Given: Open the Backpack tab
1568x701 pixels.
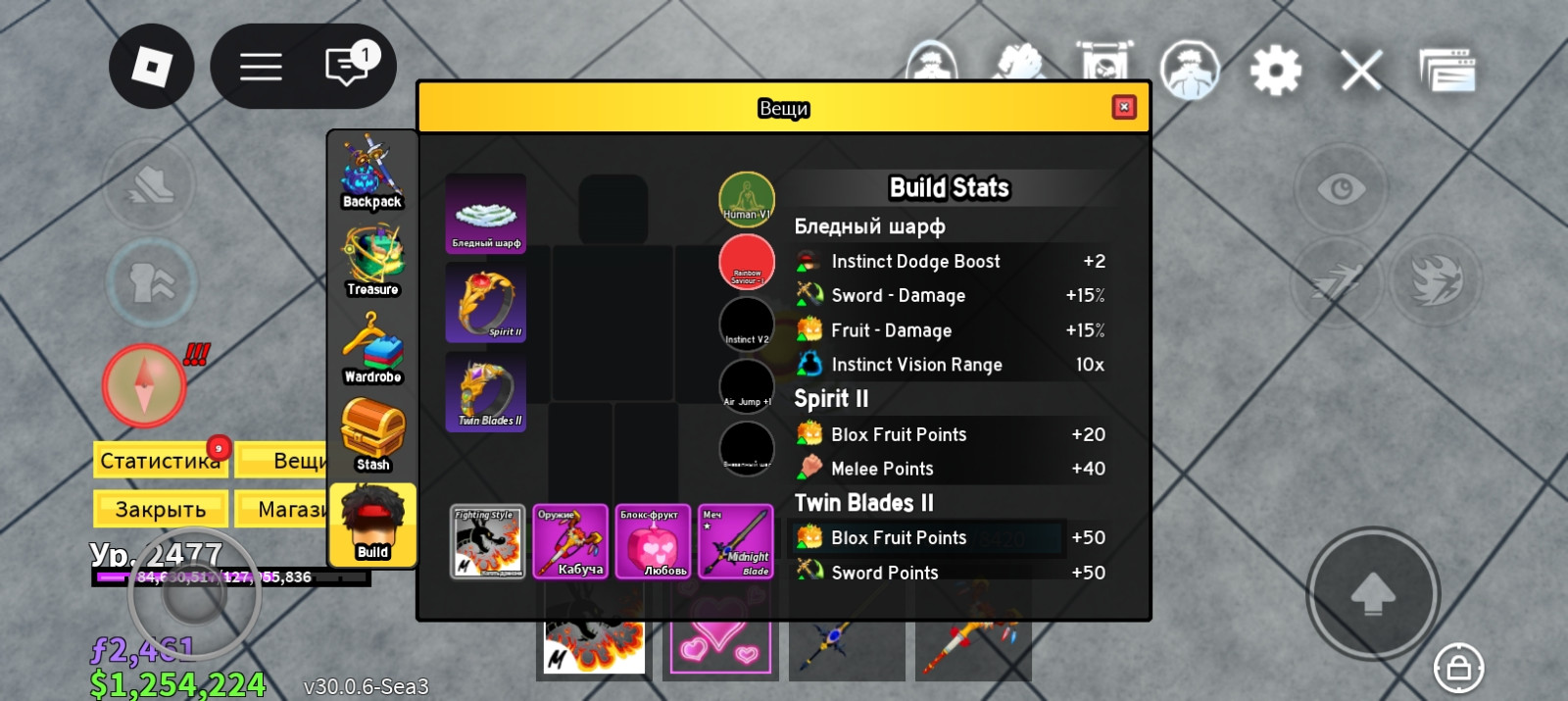Looking at the screenshot, I should [x=372, y=175].
